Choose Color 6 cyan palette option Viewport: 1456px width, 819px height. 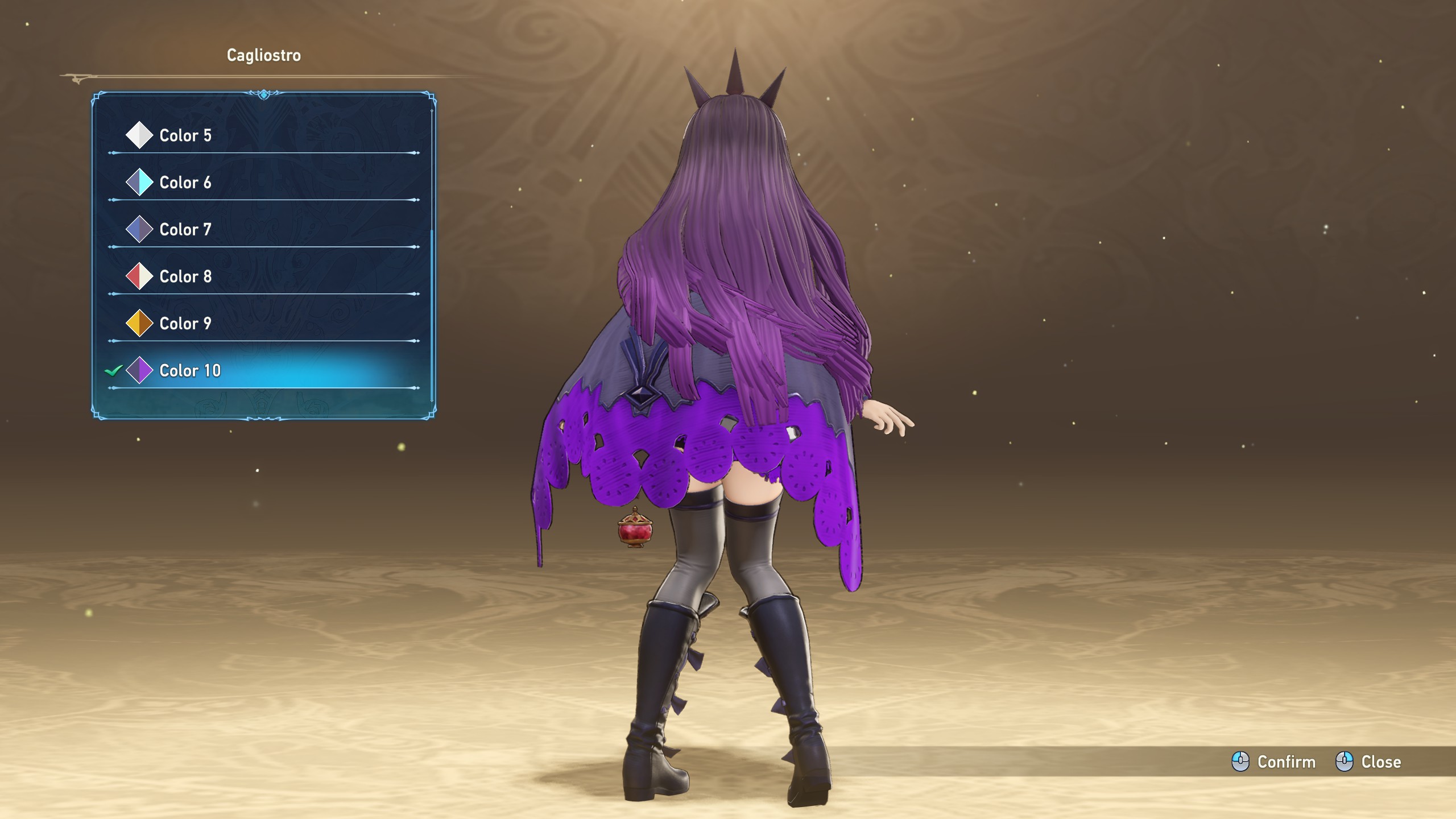185,183
